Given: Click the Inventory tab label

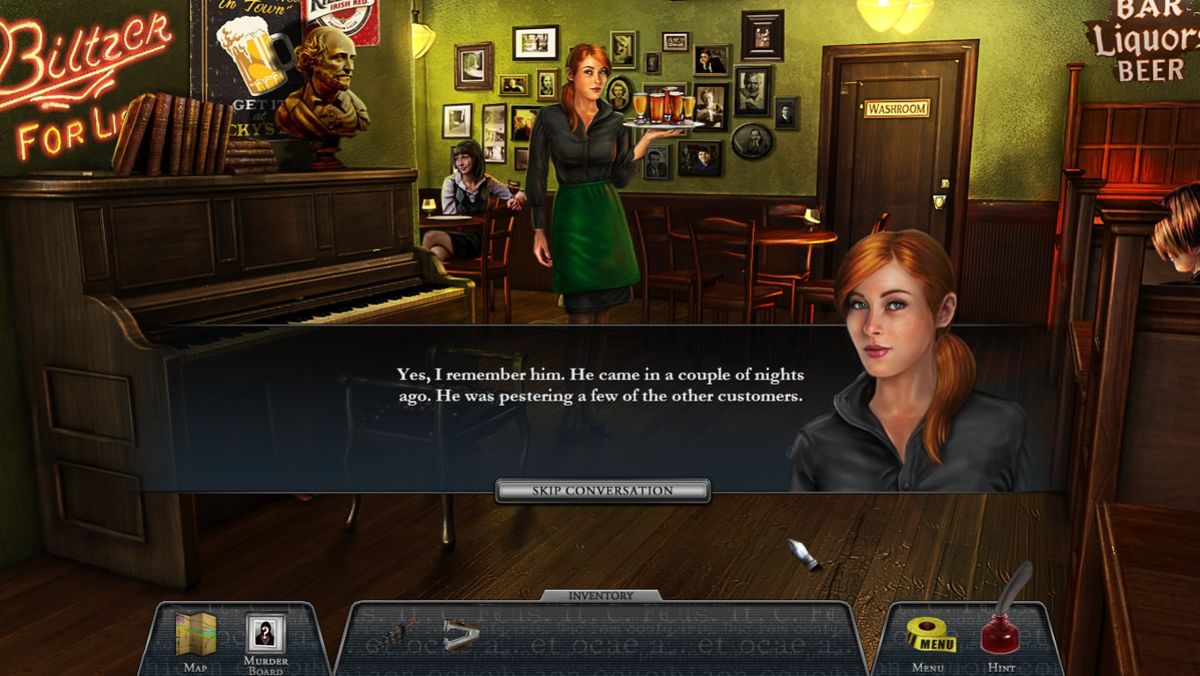Looking at the screenshot, I should [x=601, y=596].
